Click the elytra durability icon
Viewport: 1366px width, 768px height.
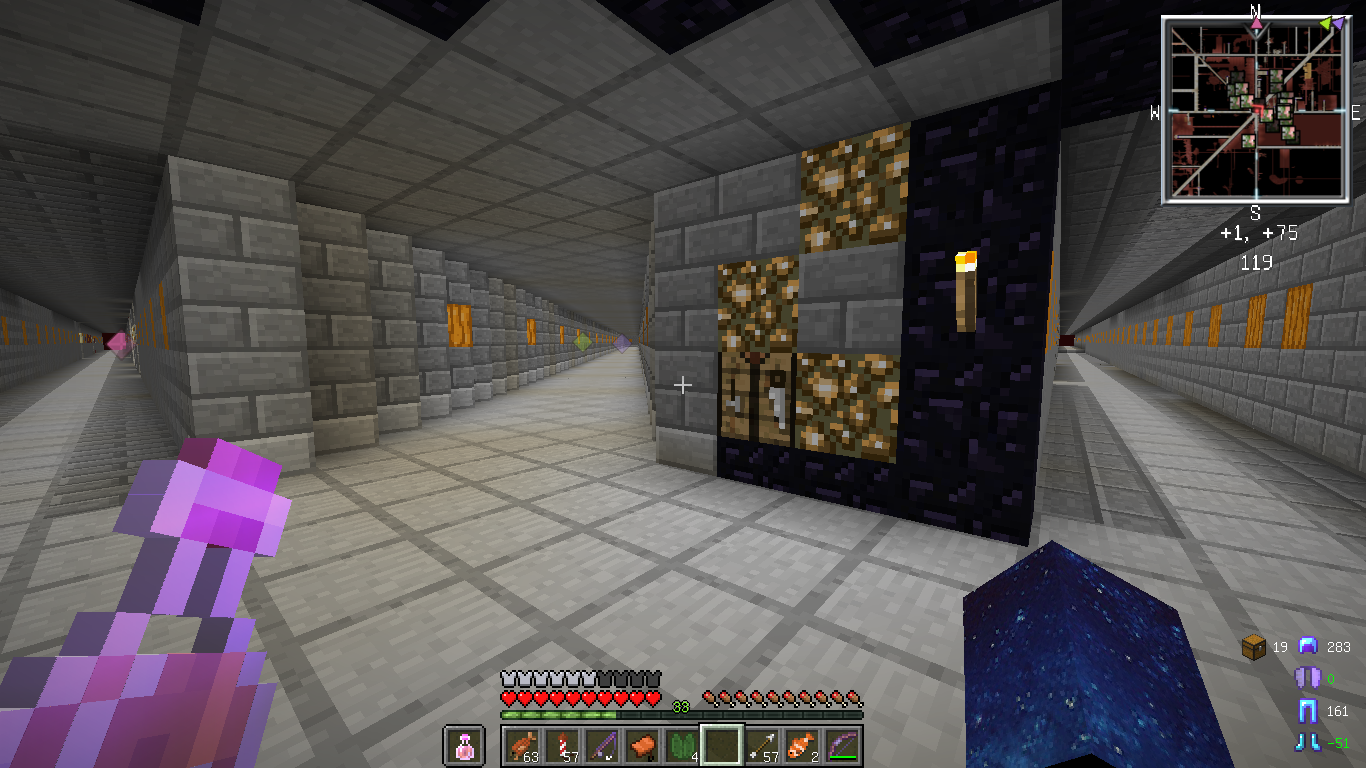[x=1308, y=679]
